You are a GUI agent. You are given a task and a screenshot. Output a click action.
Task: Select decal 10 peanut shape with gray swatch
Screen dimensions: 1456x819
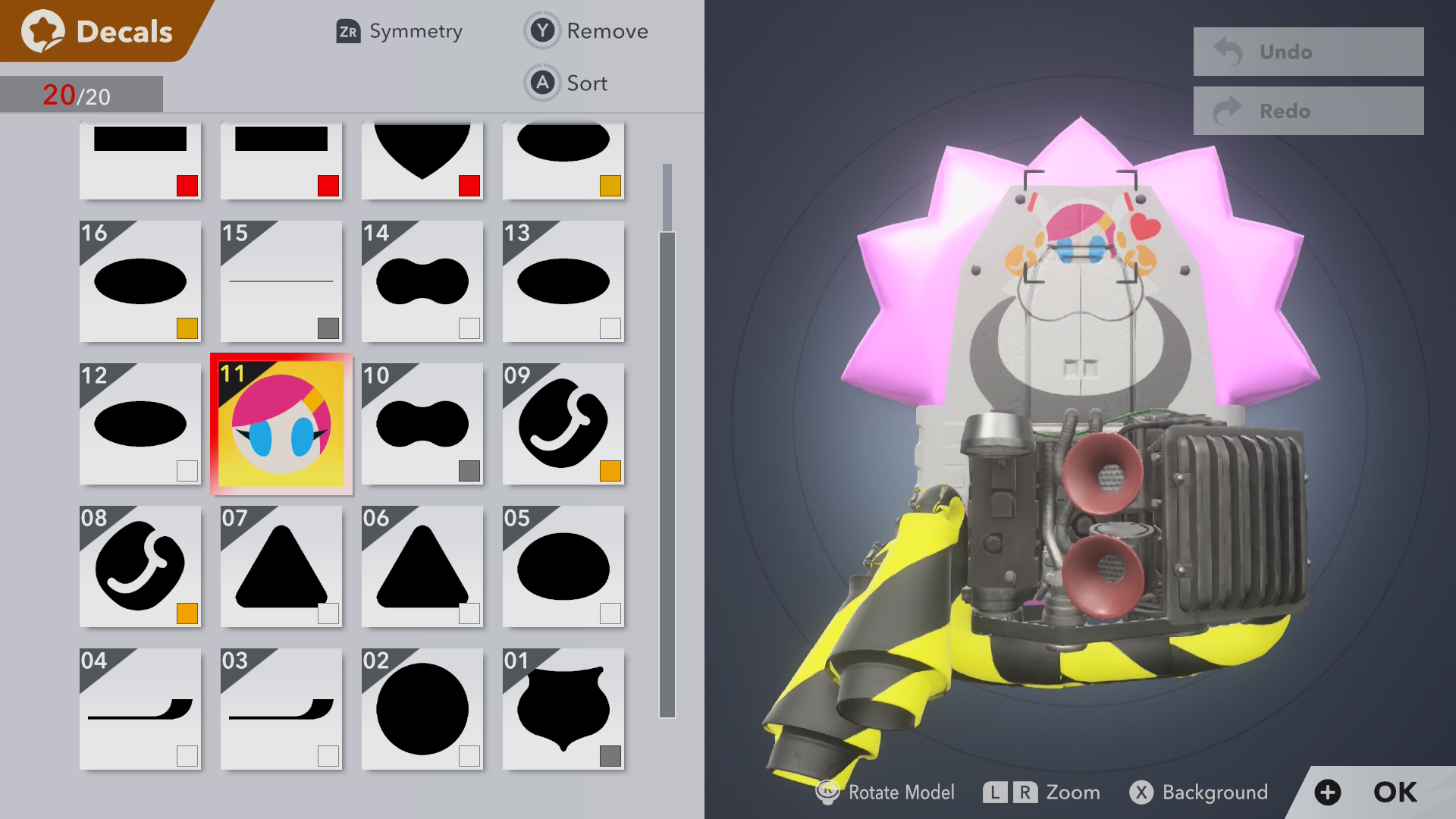pos(422,424)
